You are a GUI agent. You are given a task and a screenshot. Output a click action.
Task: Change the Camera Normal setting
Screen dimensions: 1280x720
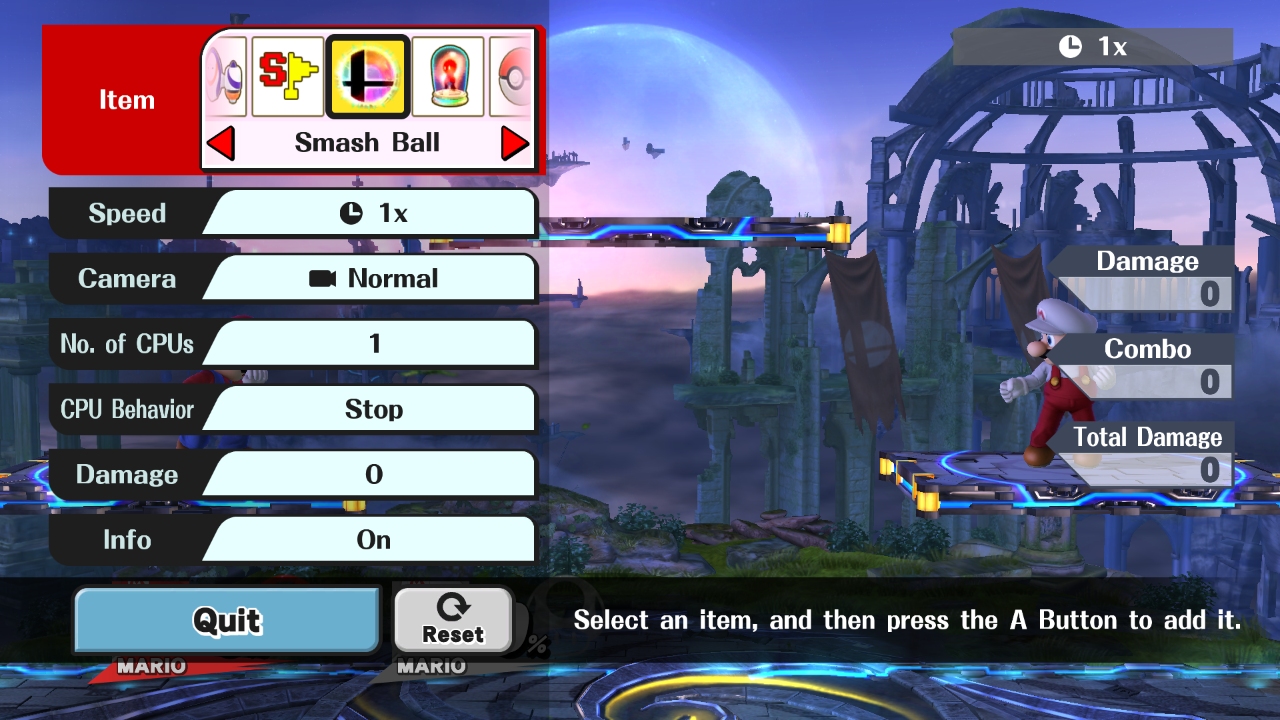(372, 279)
